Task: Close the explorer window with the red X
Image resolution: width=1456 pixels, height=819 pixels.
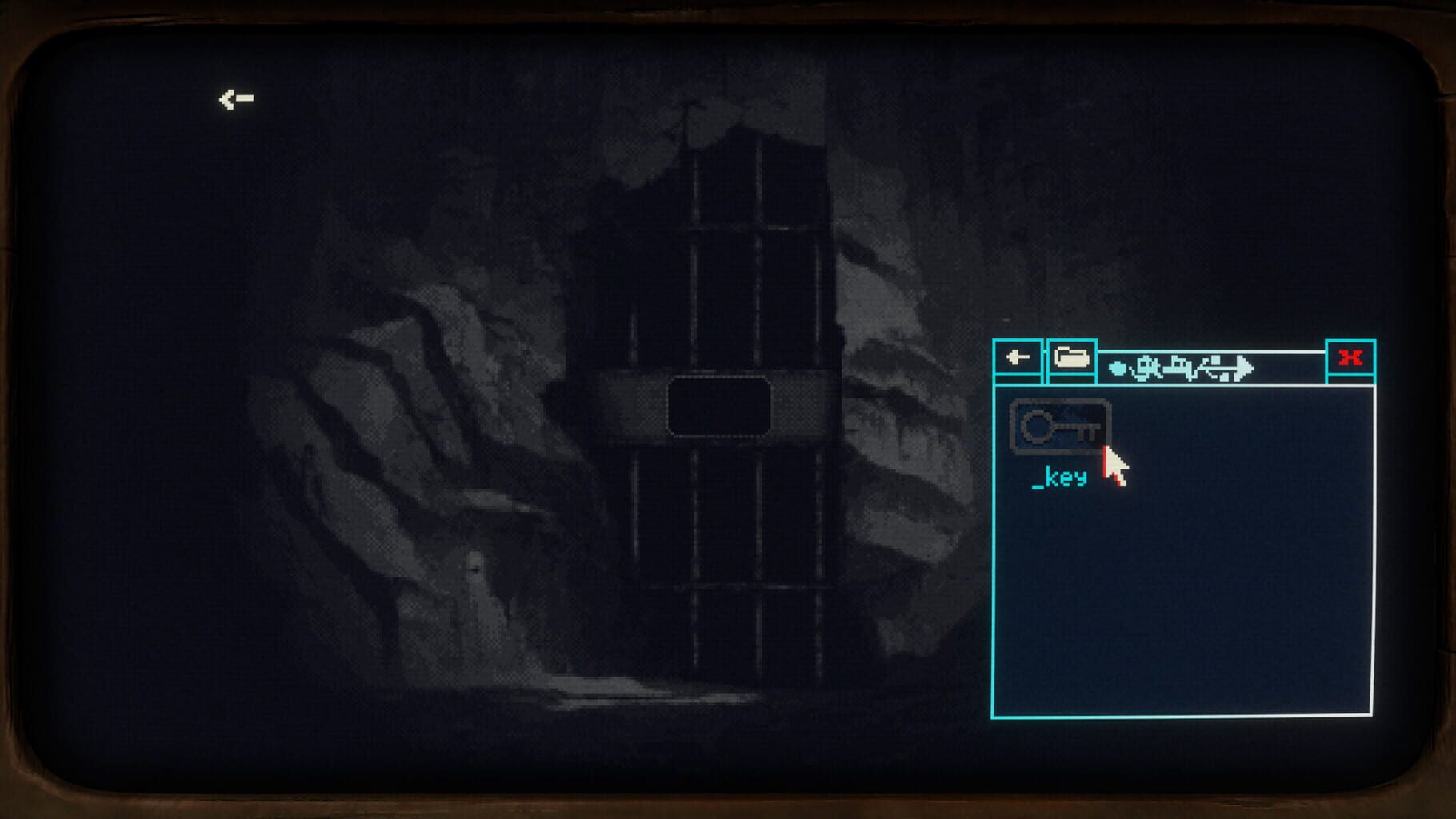Action: (x=1350, y=359)
